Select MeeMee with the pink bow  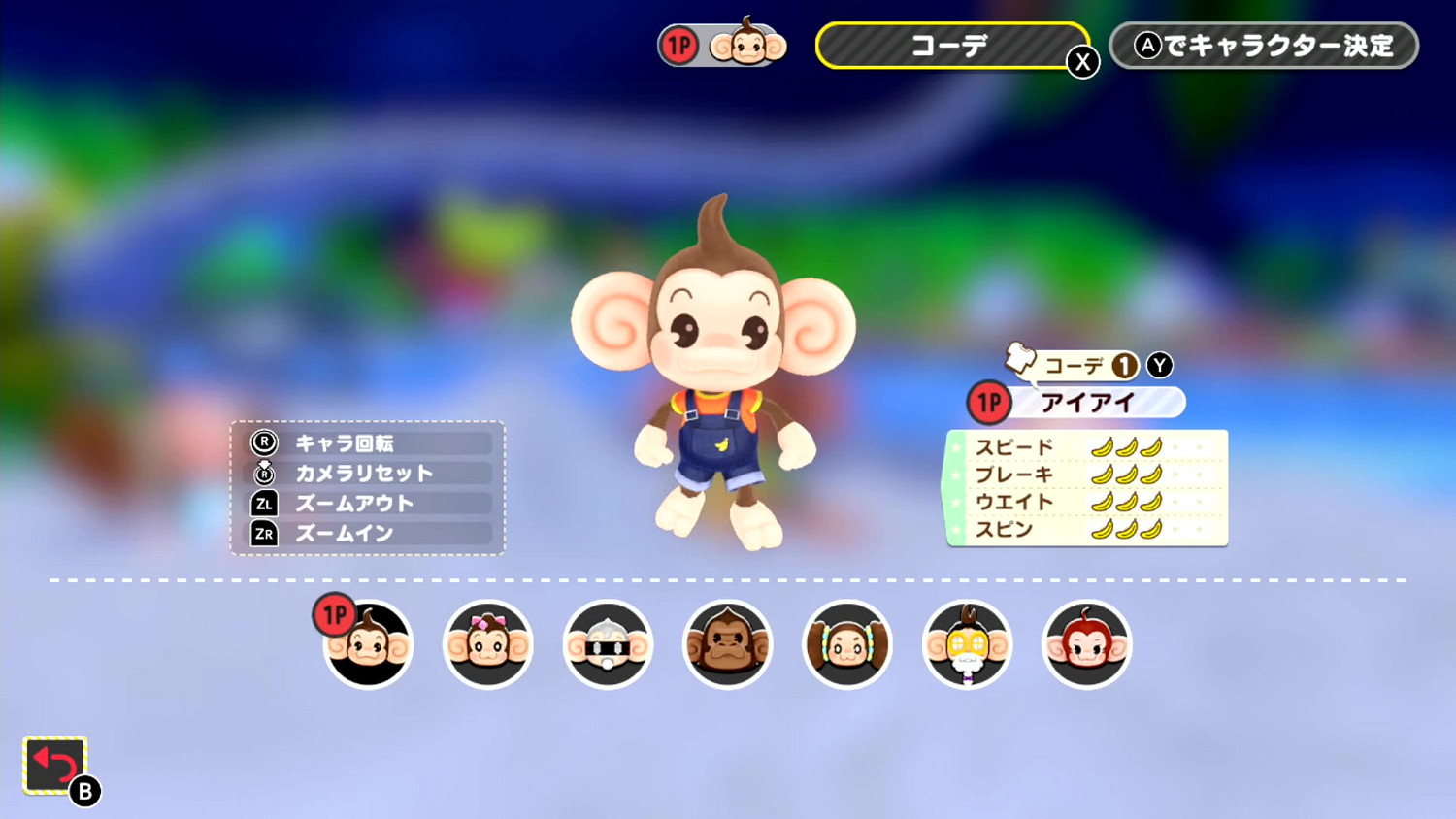(x=487, y=643)
